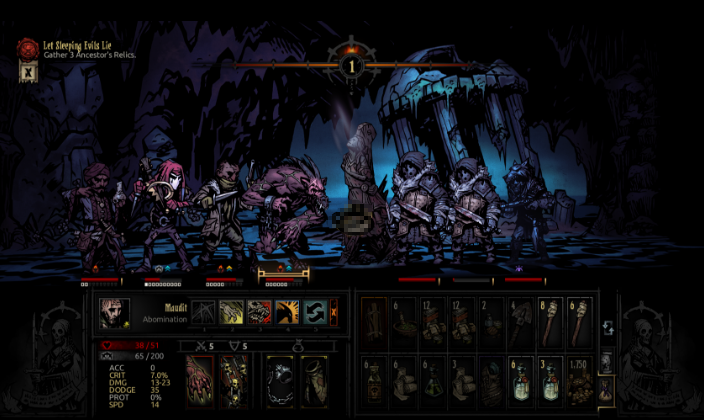Viewport: 704px width, 420px height.
Task: Use the claw swipe skill icon
Action: 231,313
